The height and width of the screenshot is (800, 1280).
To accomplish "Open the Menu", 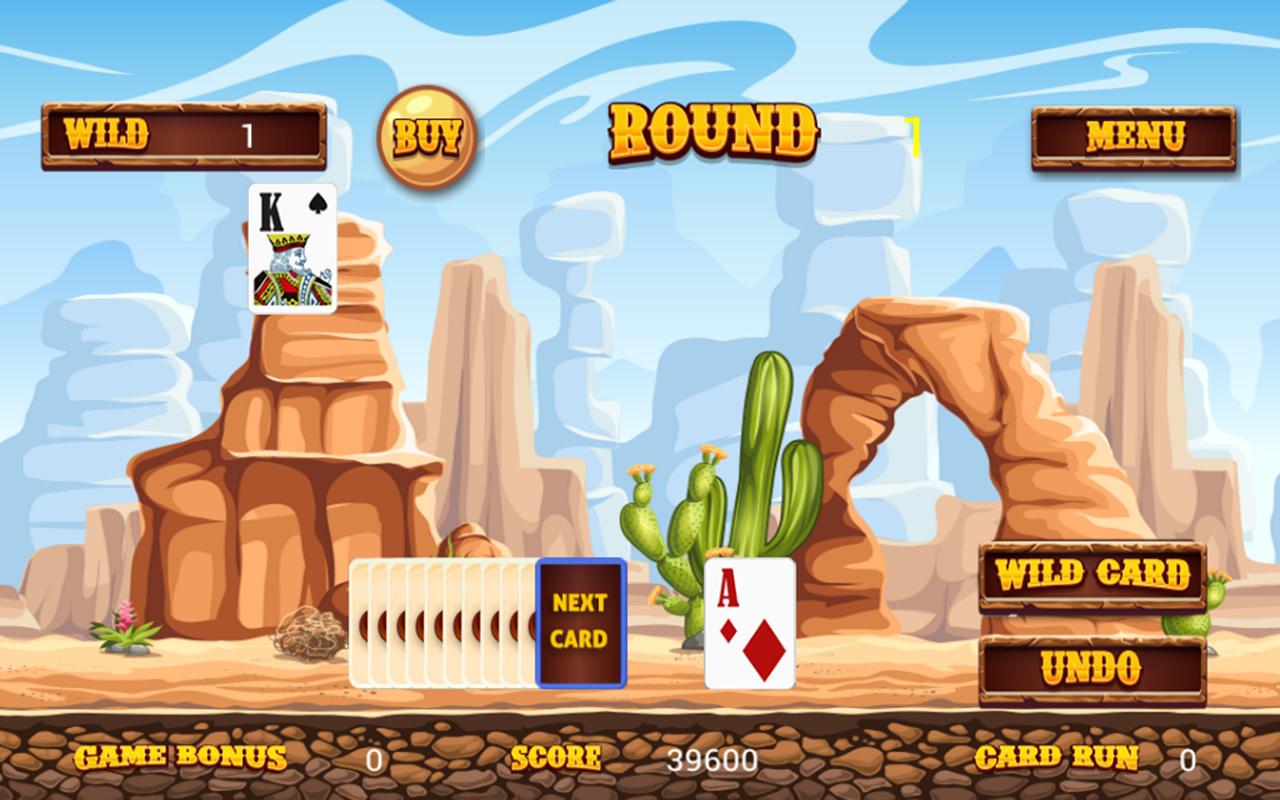I will pyautogui.click(x=1133, y=137).
